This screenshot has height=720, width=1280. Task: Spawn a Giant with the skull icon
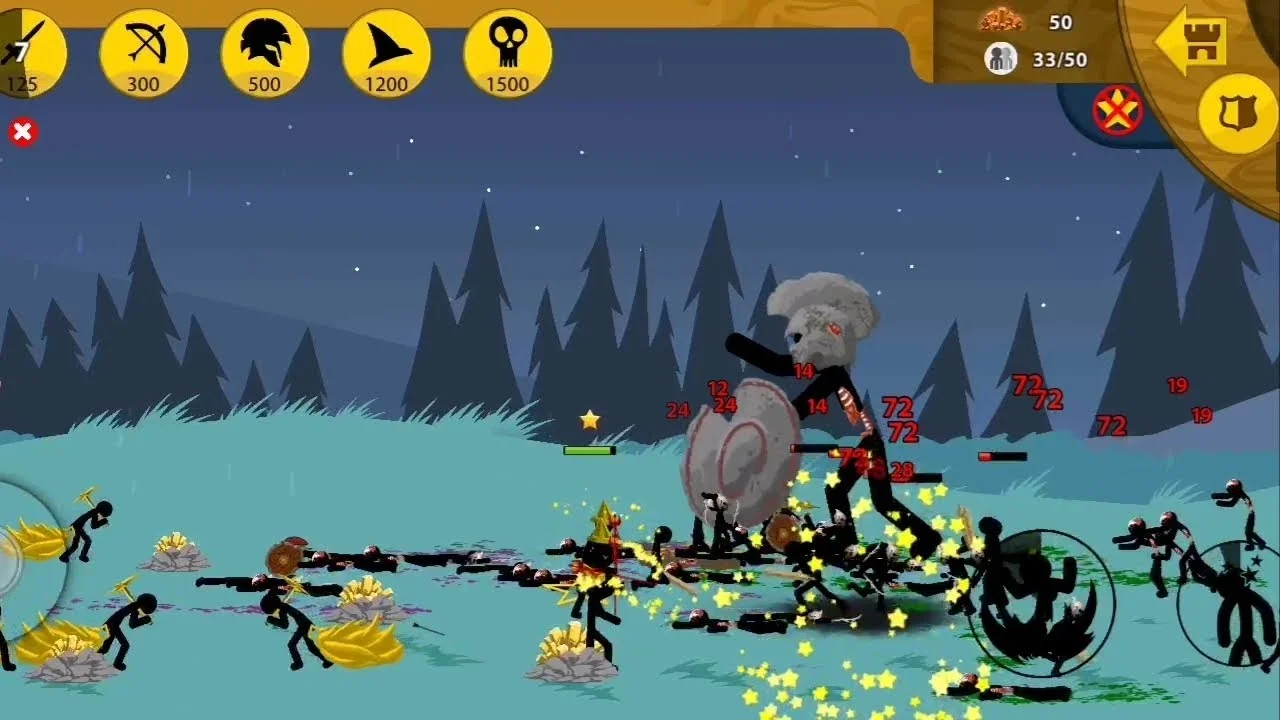pos(507,54)
